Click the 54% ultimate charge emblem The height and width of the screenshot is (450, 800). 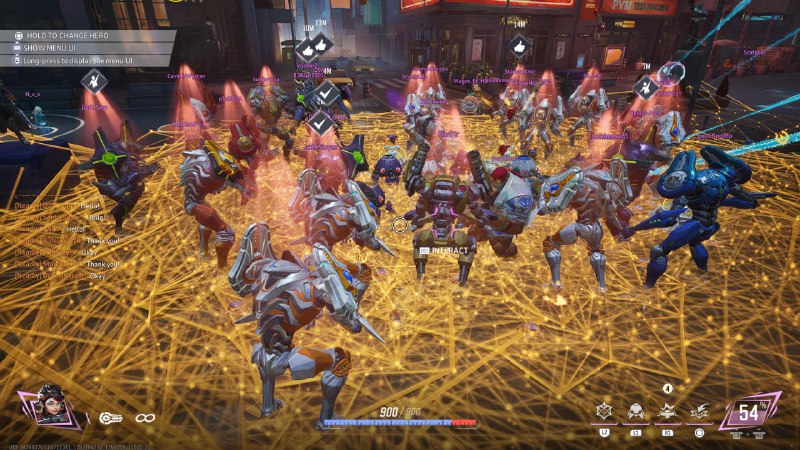coord(749,411)
